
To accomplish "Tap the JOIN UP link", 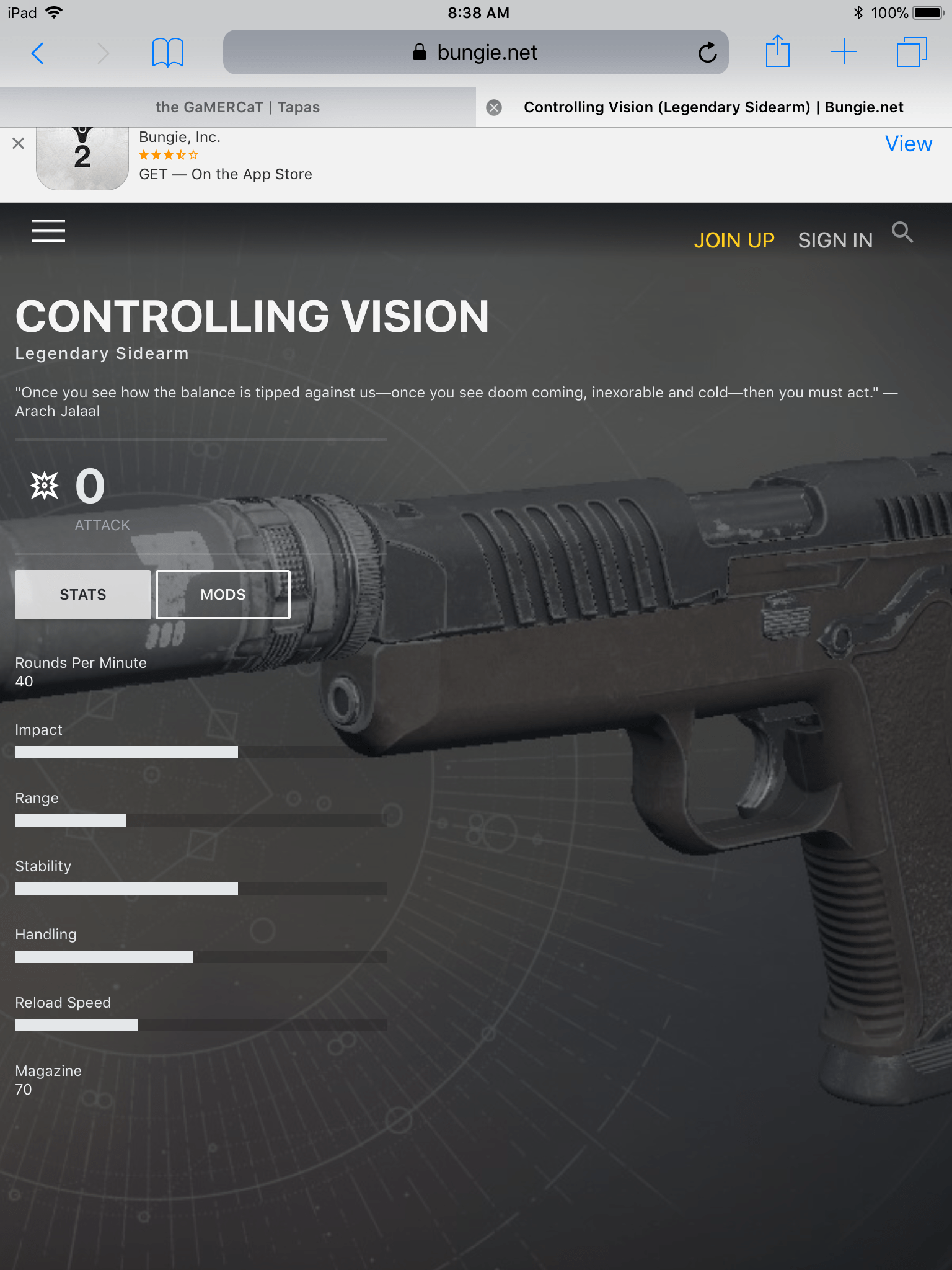I will tap(734, 240).
